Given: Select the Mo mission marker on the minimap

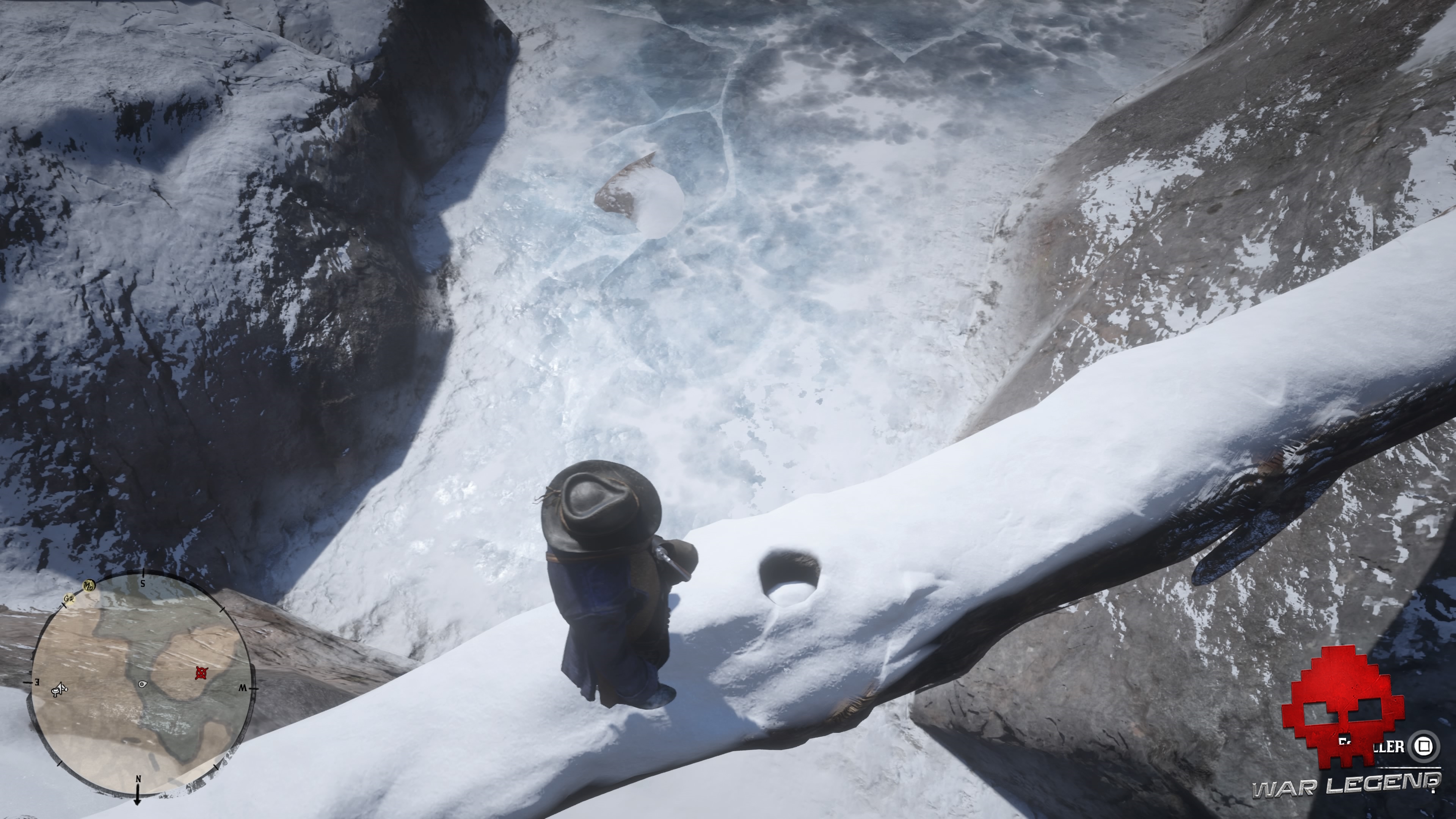Looking at the screenshot, I should (x=89, y=585).
